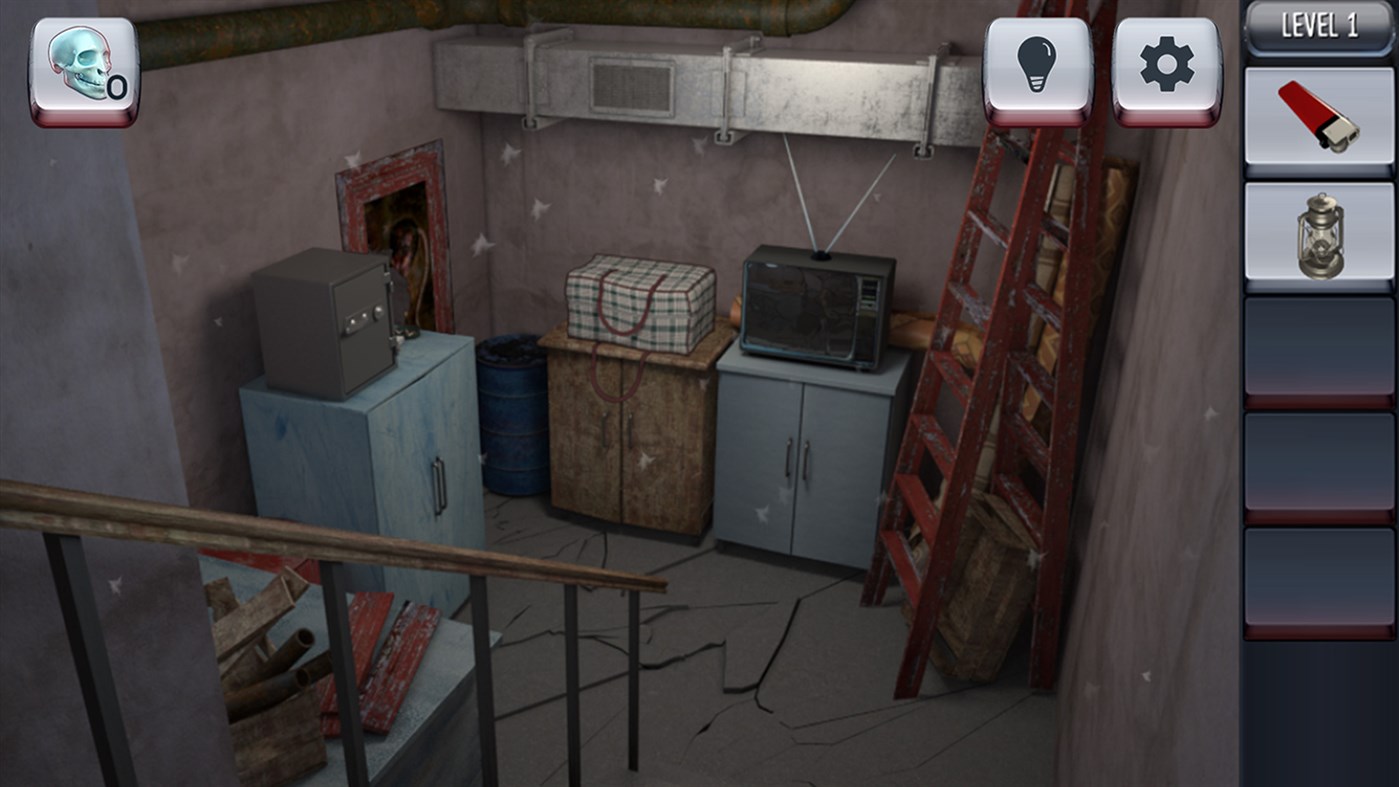Image resolution: width=1399 pixels, height=787 pixels.
Task: Examine the air duct vent grille
Action: tap(630, 85)
